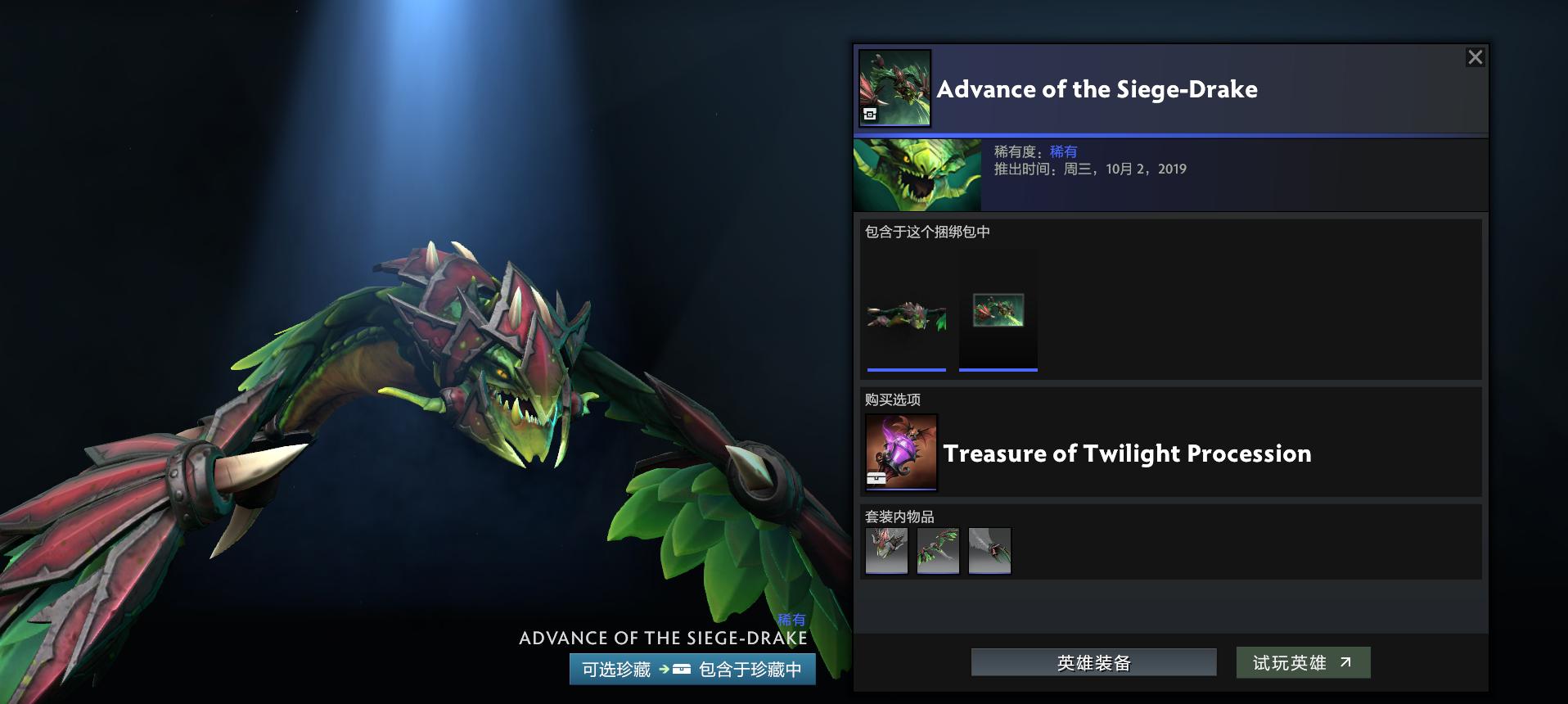Open the loading screen thumbnail in bundle contents
The image size is (1568, 704).
pyautogui.click(x=998, y=312)
